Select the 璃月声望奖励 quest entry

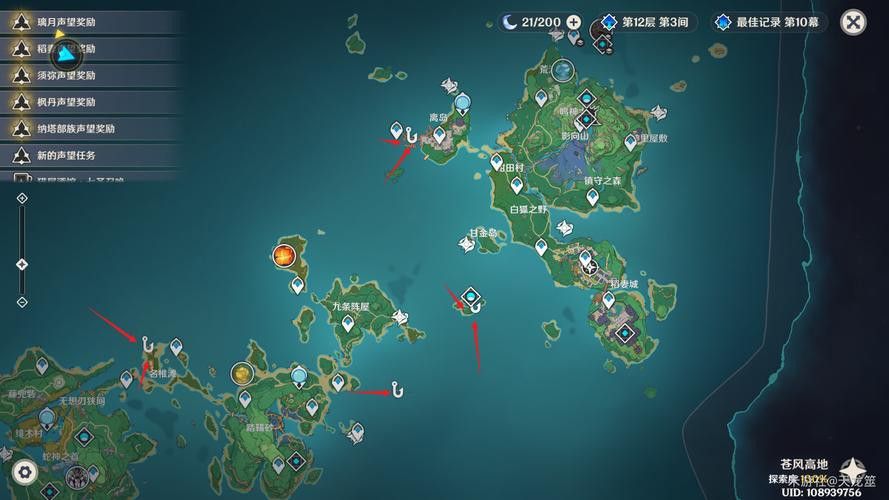point(90,21)
